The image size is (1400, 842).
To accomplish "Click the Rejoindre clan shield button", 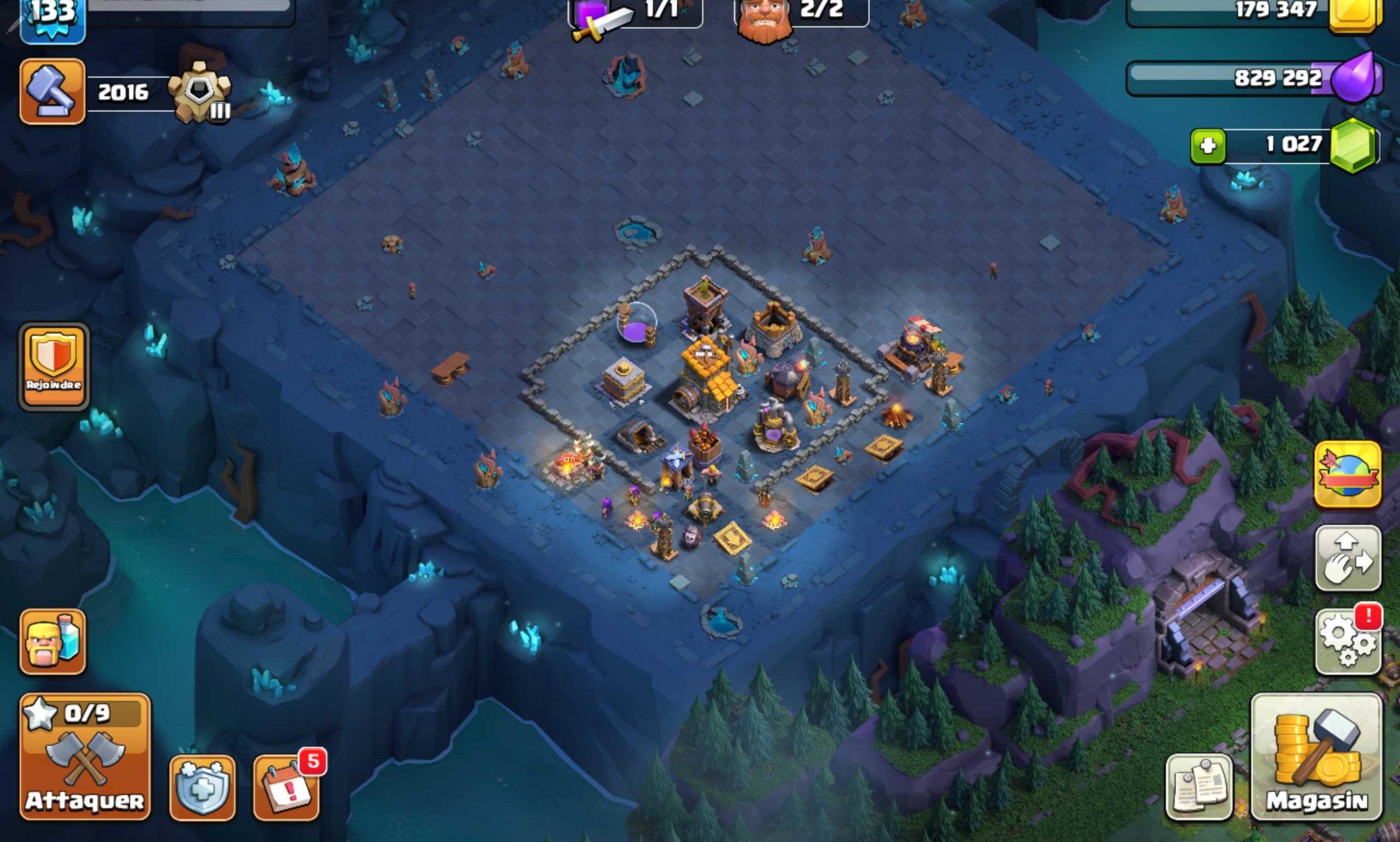I will (x=54, y=366).
